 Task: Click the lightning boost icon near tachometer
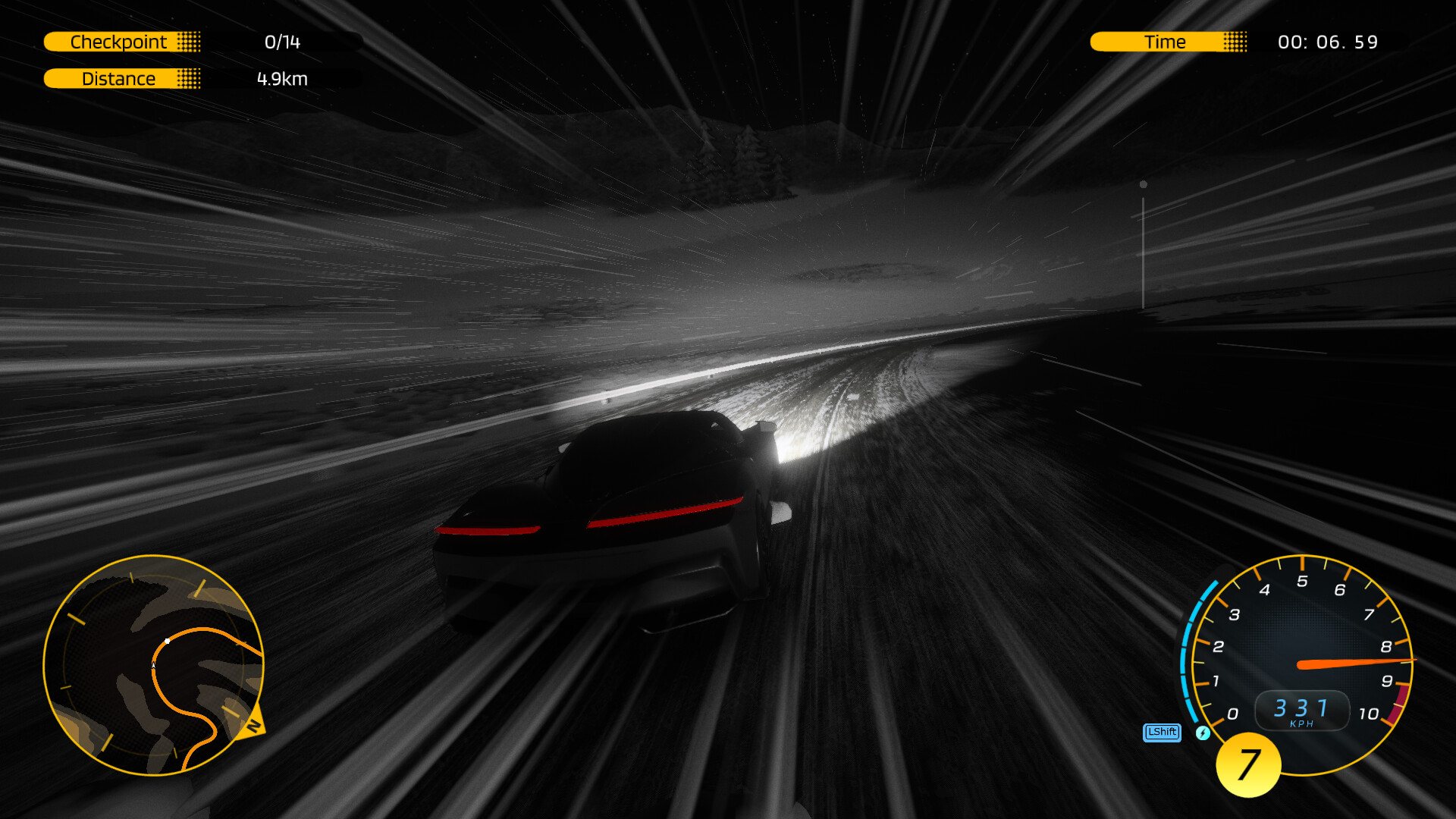pos(1204,733)
